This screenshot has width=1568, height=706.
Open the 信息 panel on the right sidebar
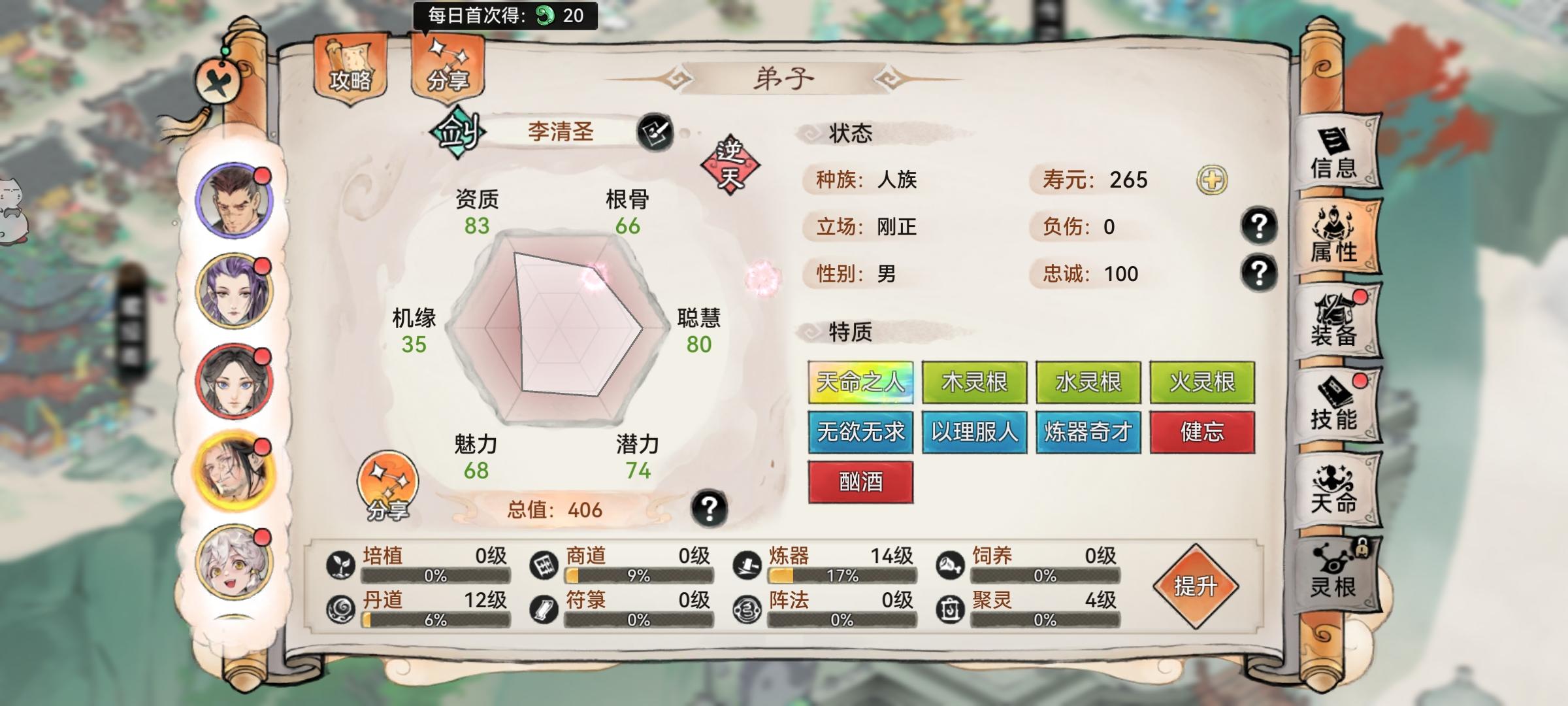point(1339,153)
